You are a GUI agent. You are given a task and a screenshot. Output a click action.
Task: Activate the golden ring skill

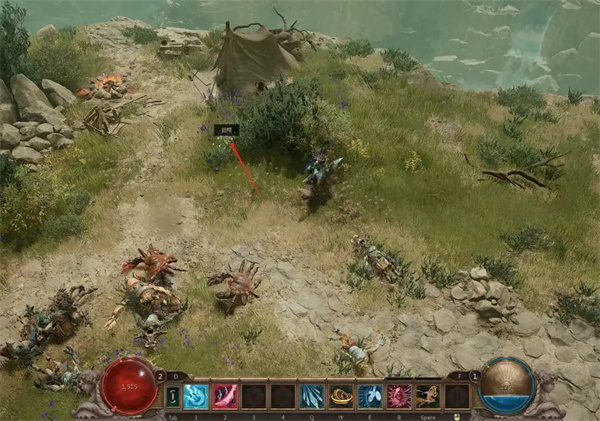pyautogui.click(x=341, y=396)
